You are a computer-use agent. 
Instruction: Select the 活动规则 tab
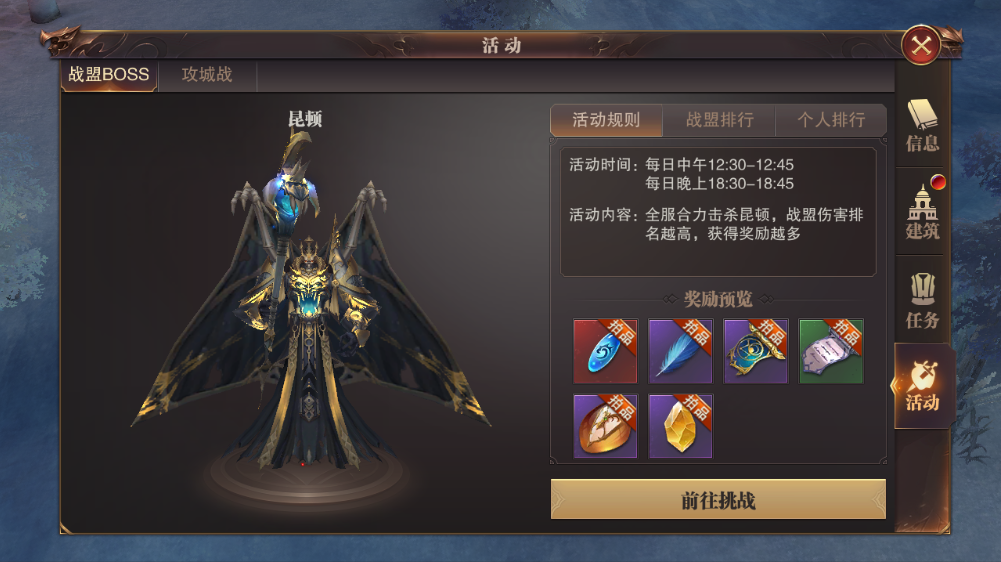[x=606, y=120]
